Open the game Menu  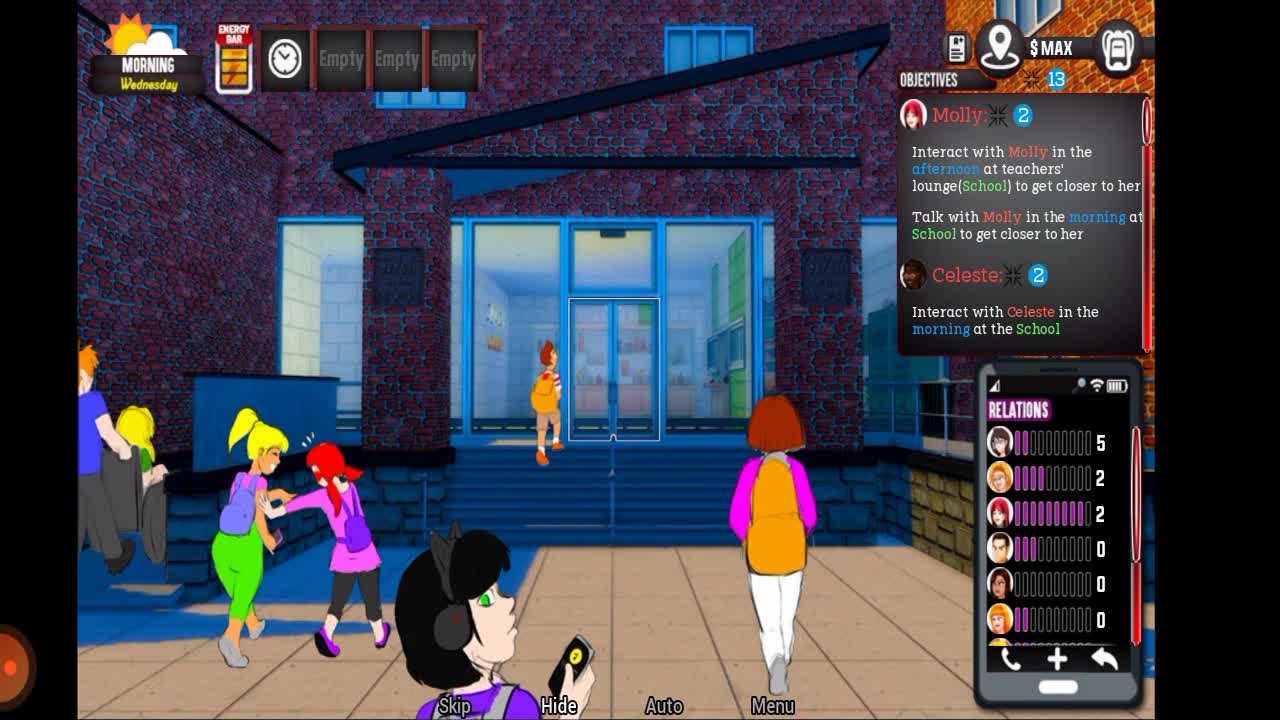tap(772, 706)
